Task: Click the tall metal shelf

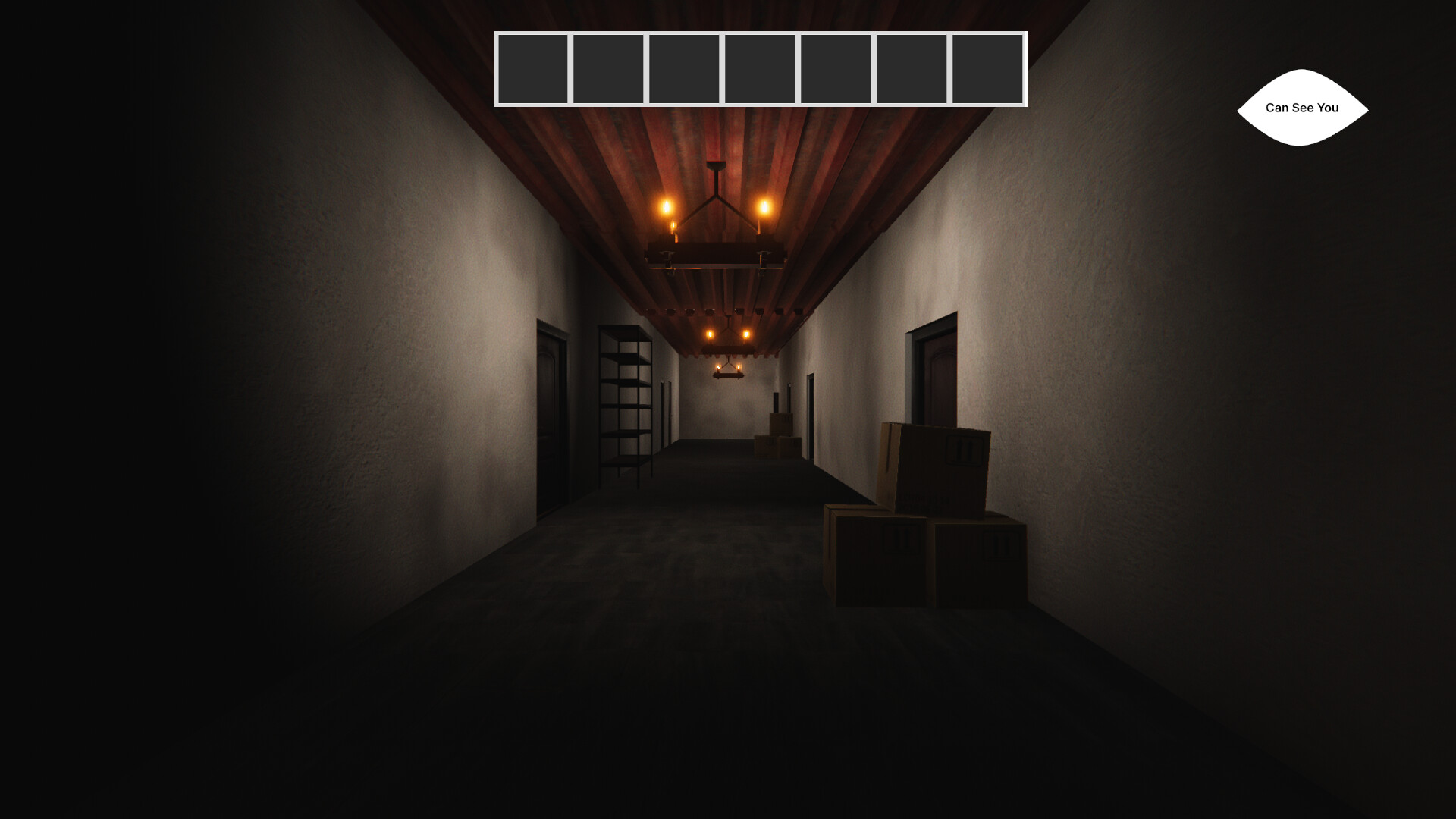Action: pos(625,402)
